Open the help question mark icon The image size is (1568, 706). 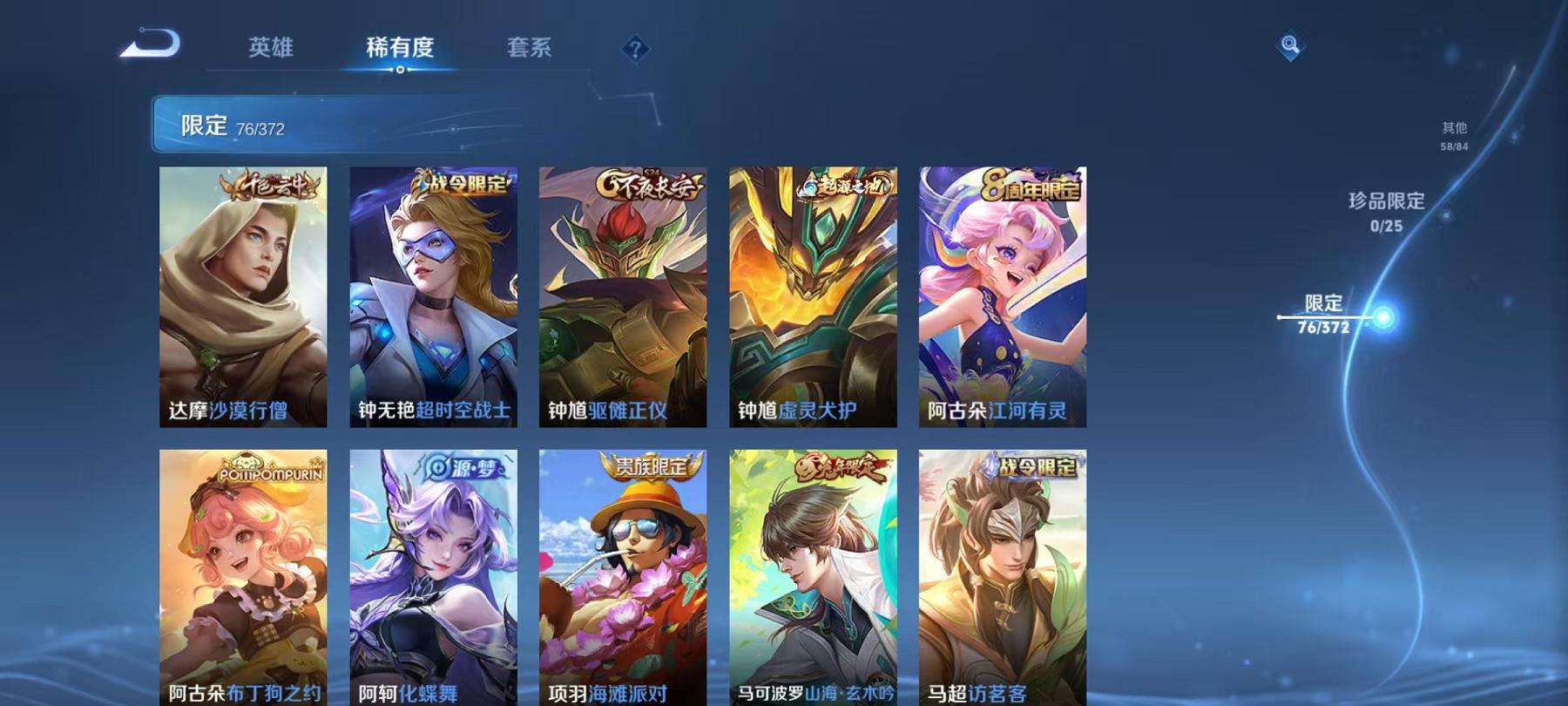(x=635, y=48)
